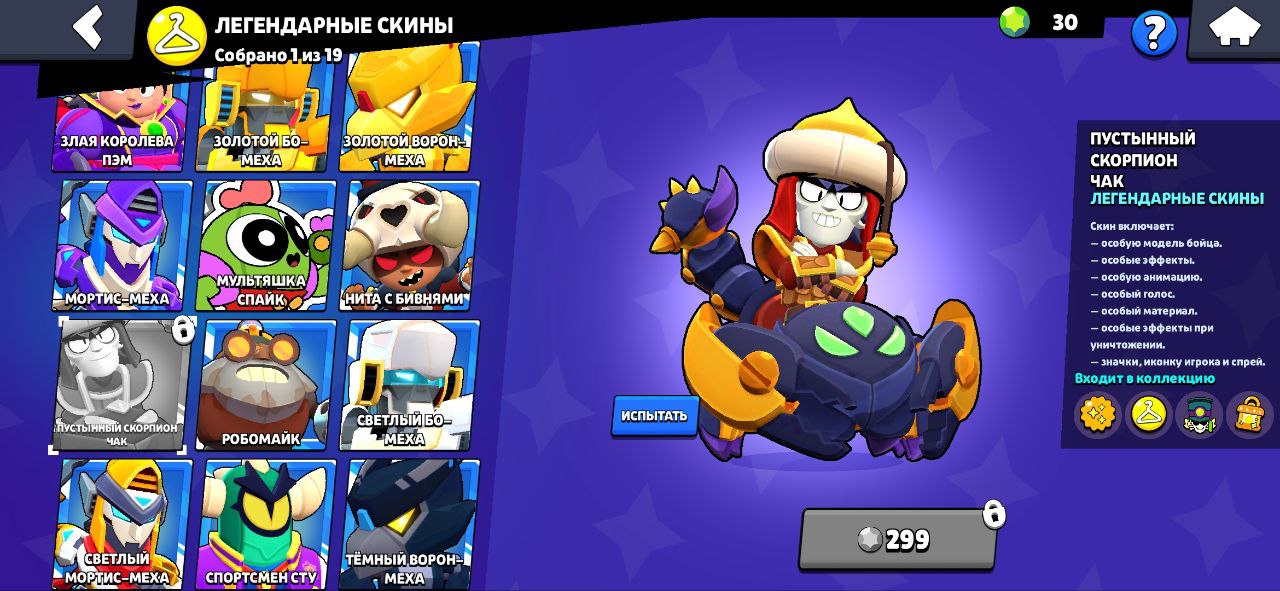The width and height of the screenshot is (1280, 591).
Task: Open the Робомайк skin tile
Action: coord(264,385)
